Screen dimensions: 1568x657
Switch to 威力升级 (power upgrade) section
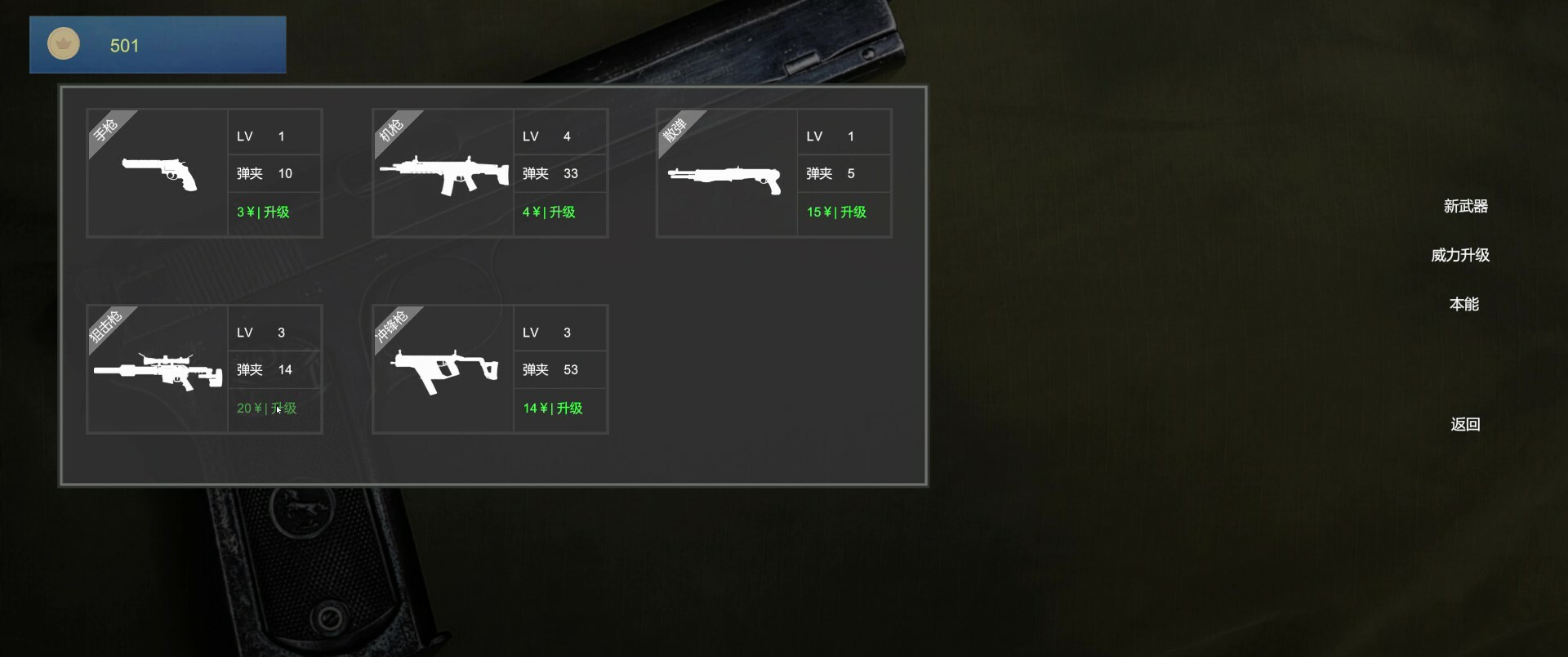(x=1460, y=254)
